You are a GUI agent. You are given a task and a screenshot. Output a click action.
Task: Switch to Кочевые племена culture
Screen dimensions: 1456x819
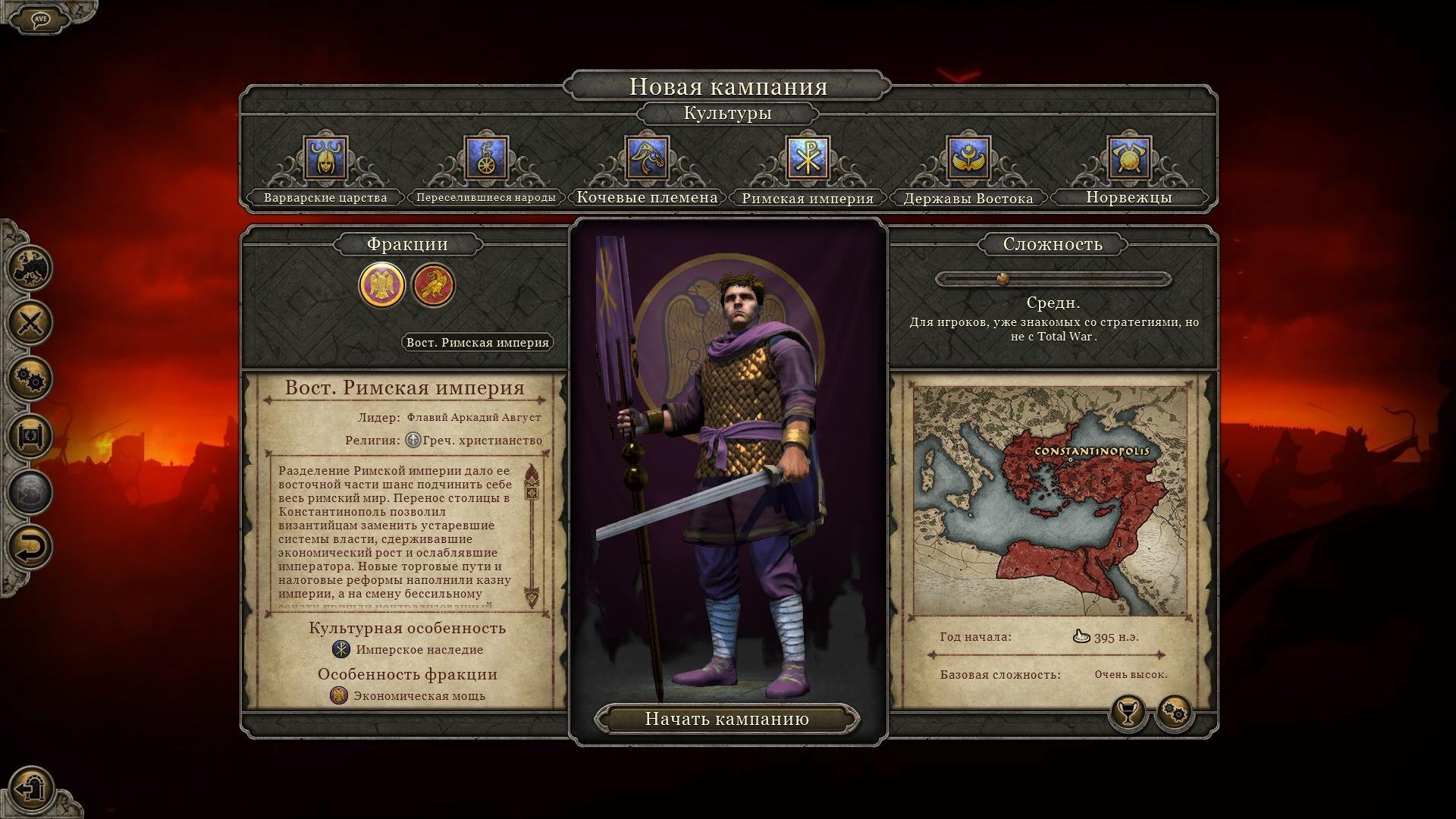[647, 159]
